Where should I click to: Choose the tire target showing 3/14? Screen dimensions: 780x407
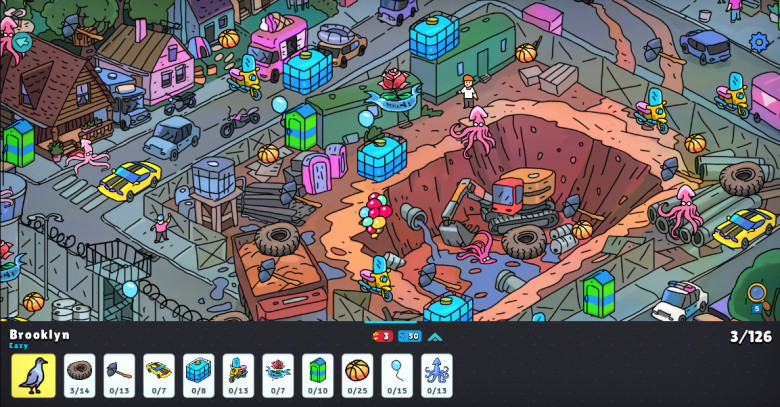(x=79, y=375)
